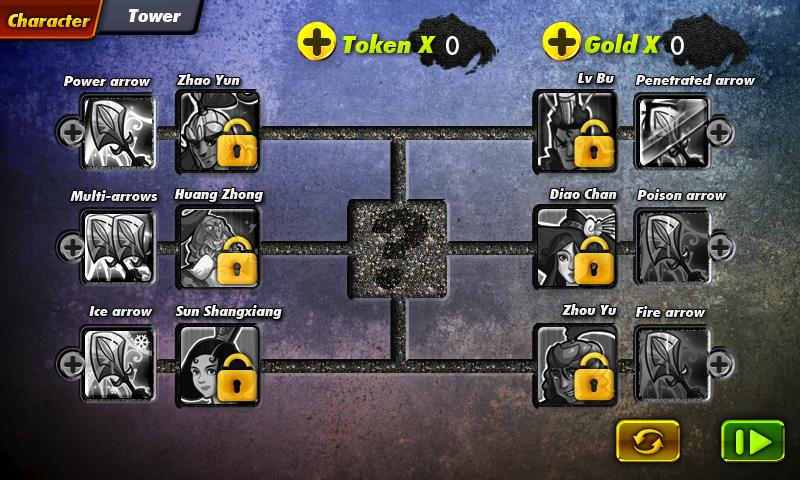Select the Poison arrow skill icon
The image size is (800, 480).
point(672,246)
